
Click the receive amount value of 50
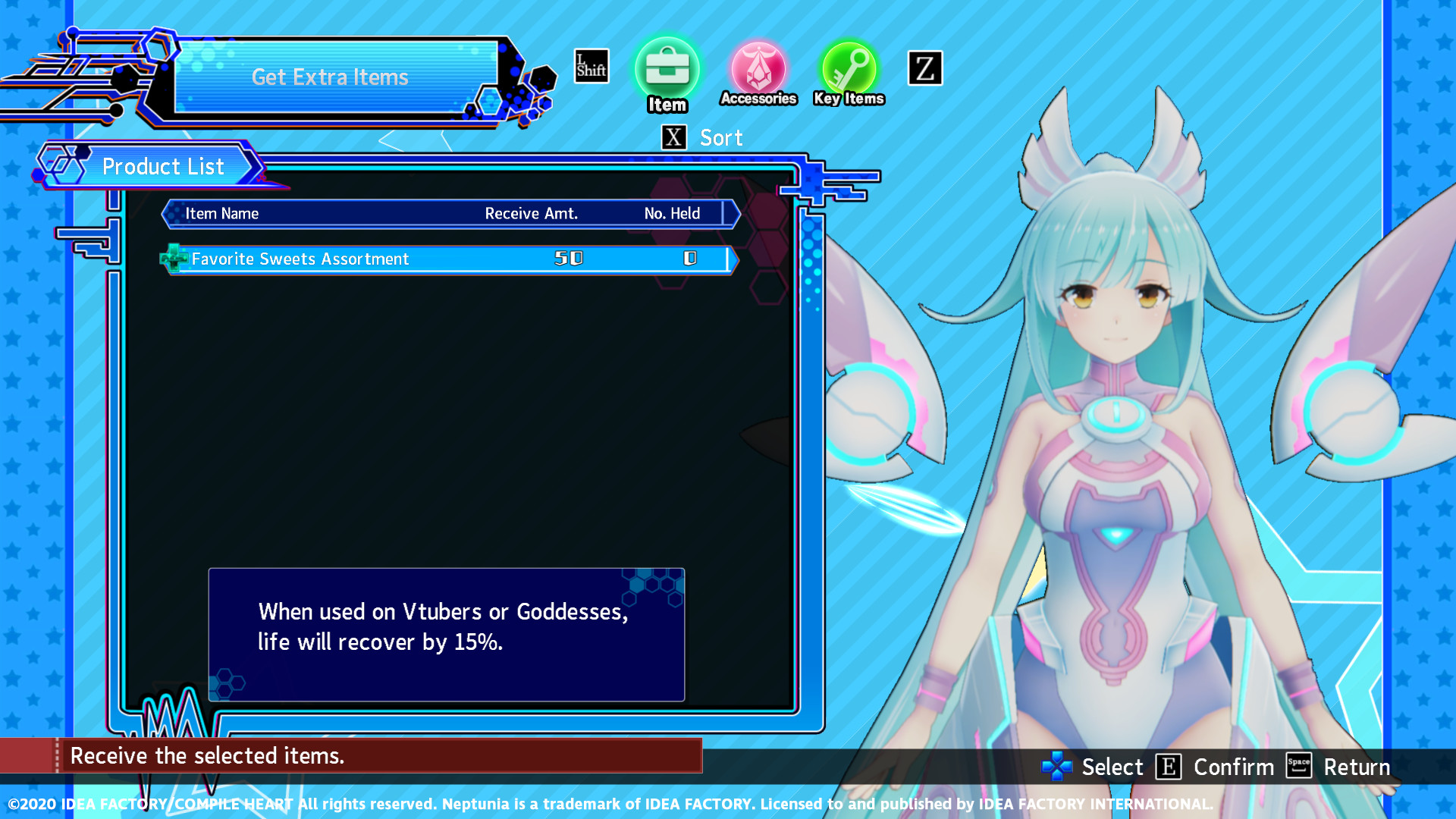click(569, 259)
